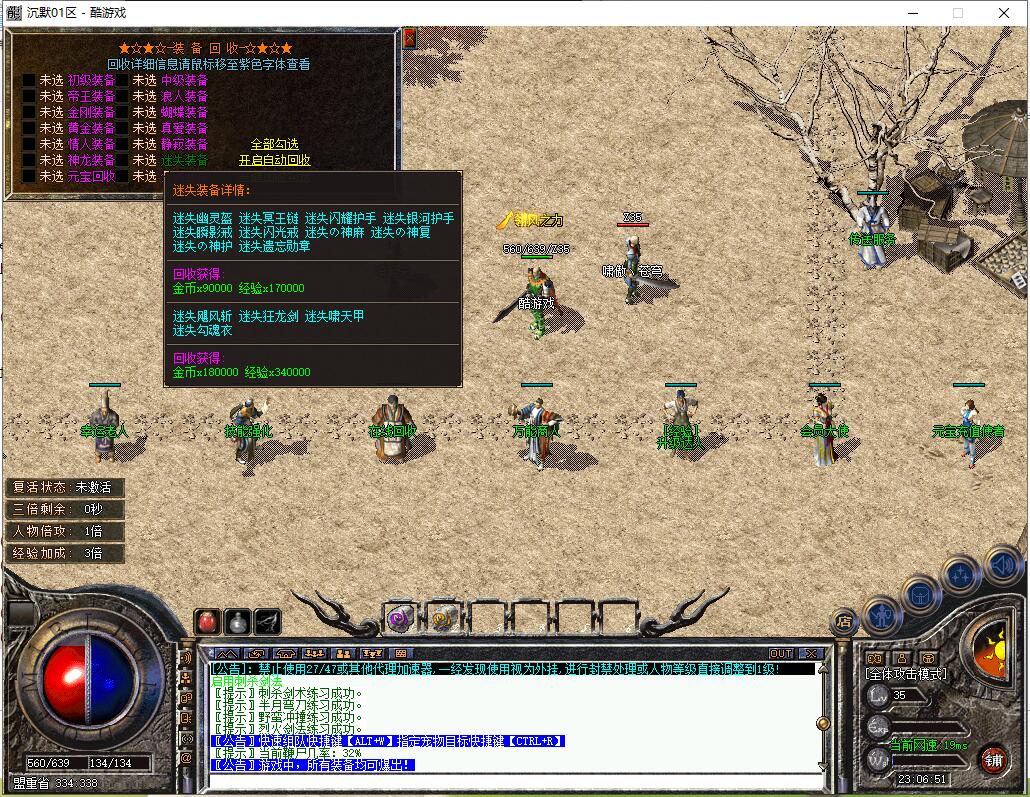The image size is (1030, 797).
Task: Use the purple scroll in the belt
Action: [400, 619]
